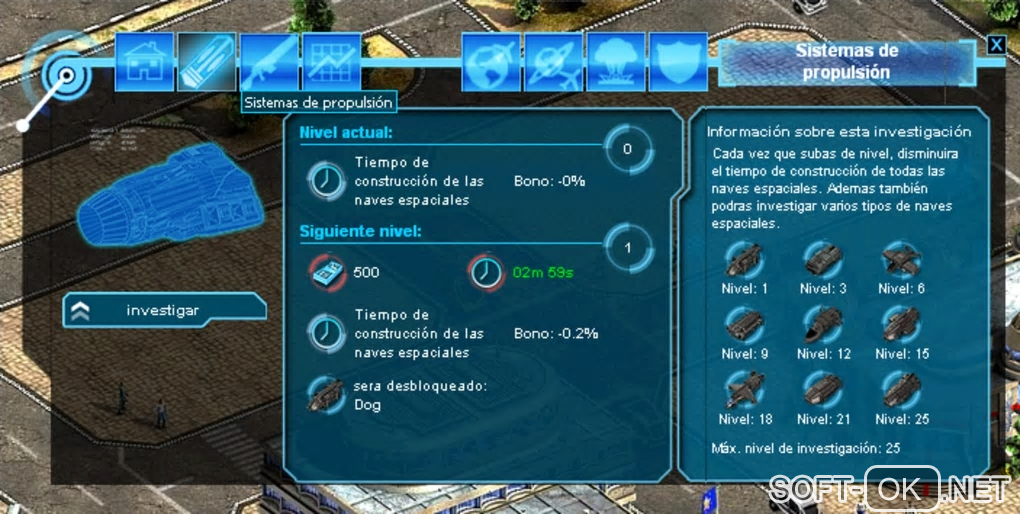Click the ship unlocked at Nivel: 18
The image size is (1020, 514).
[741, 390]
